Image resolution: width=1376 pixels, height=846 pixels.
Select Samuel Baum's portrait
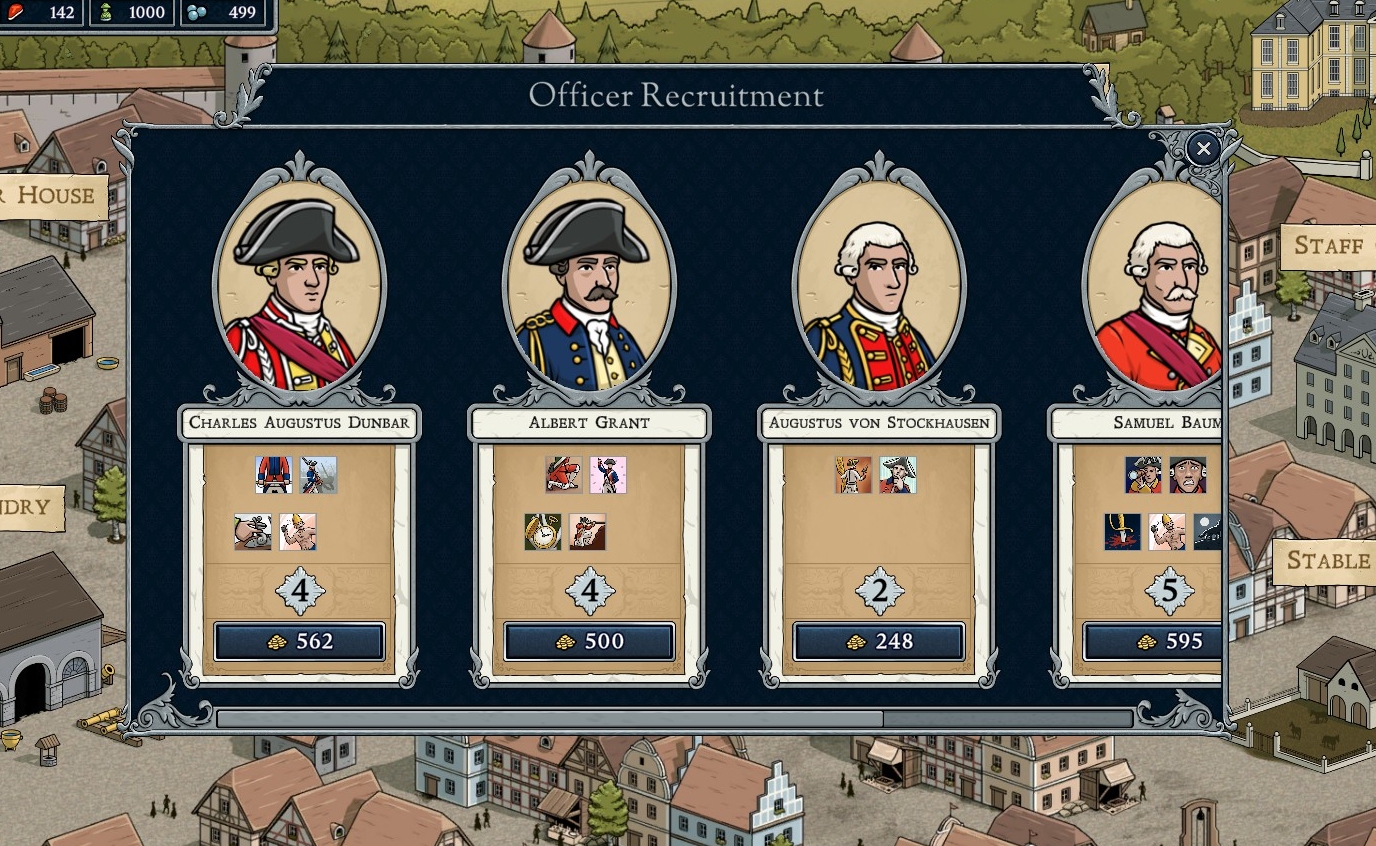point(1155,285)
